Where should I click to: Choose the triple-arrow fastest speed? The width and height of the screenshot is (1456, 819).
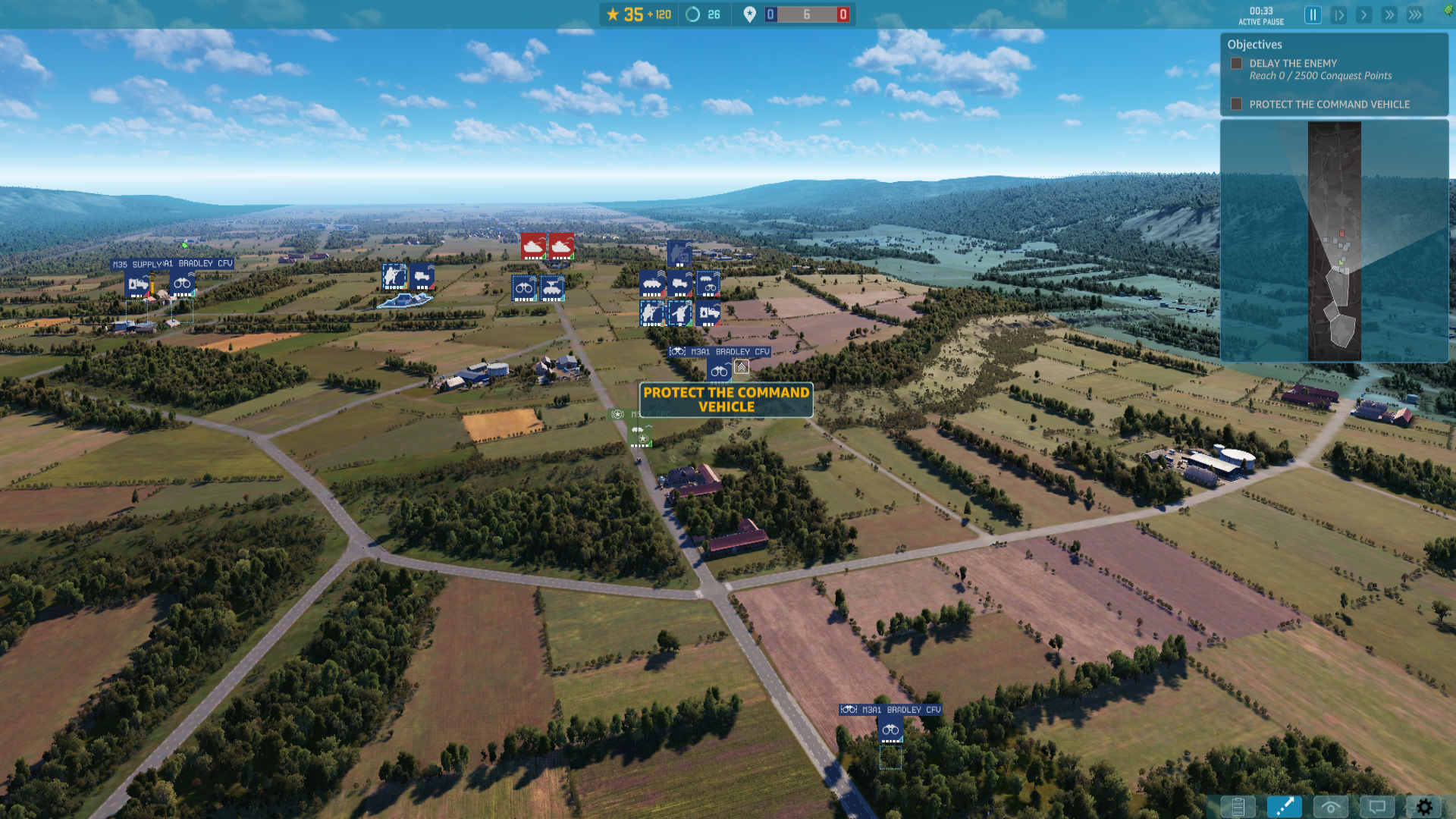(1415, 15)
